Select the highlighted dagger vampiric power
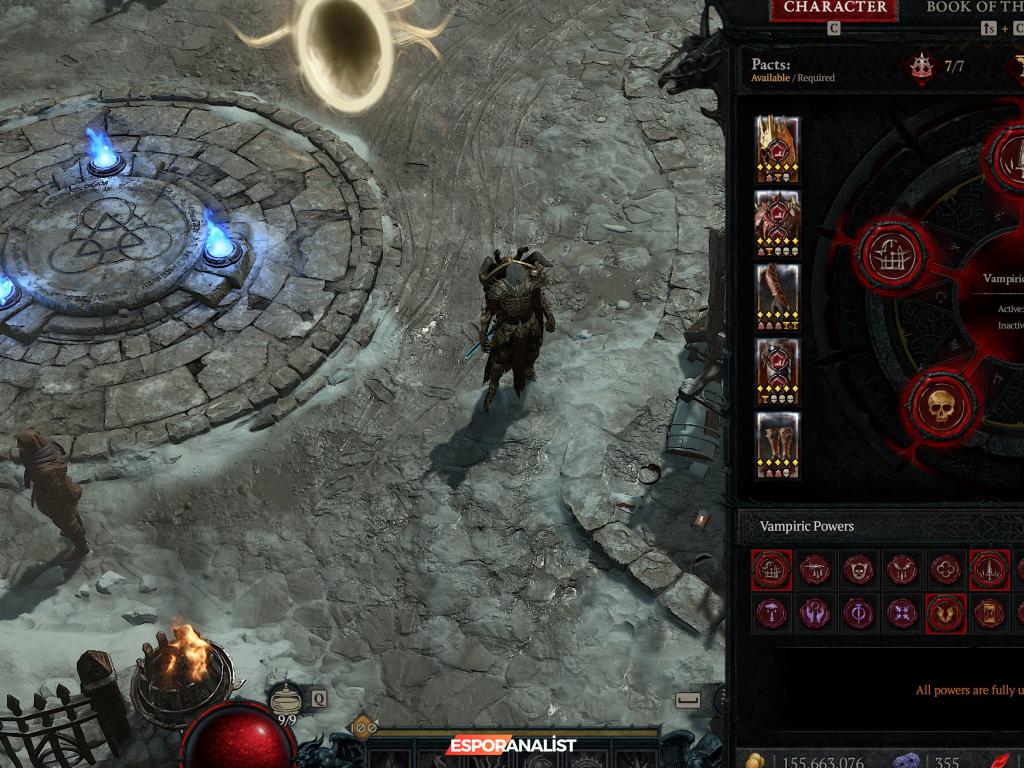This screenshot has height=768, width=1024. (x=988, y=570)
